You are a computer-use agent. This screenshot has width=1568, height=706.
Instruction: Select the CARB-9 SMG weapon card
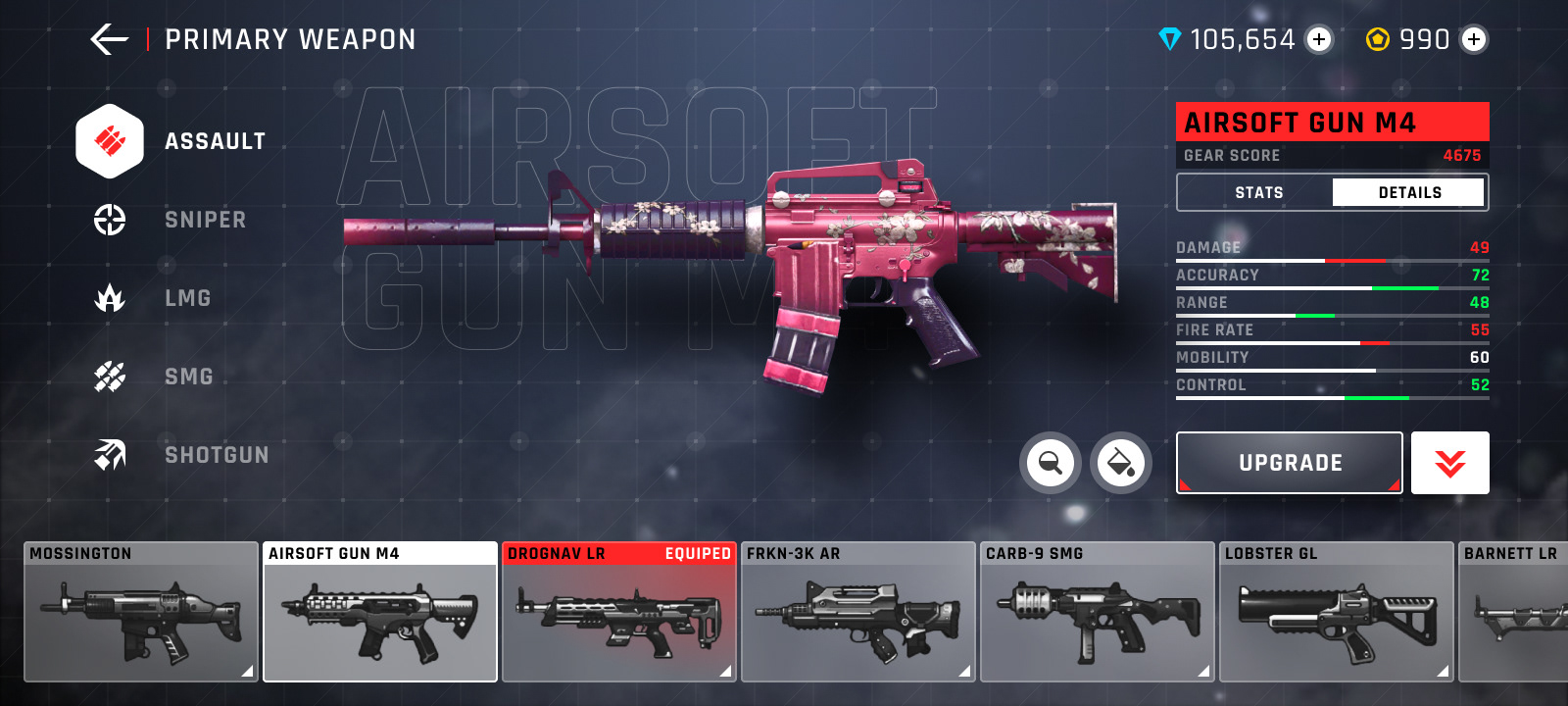point(1098,613)
